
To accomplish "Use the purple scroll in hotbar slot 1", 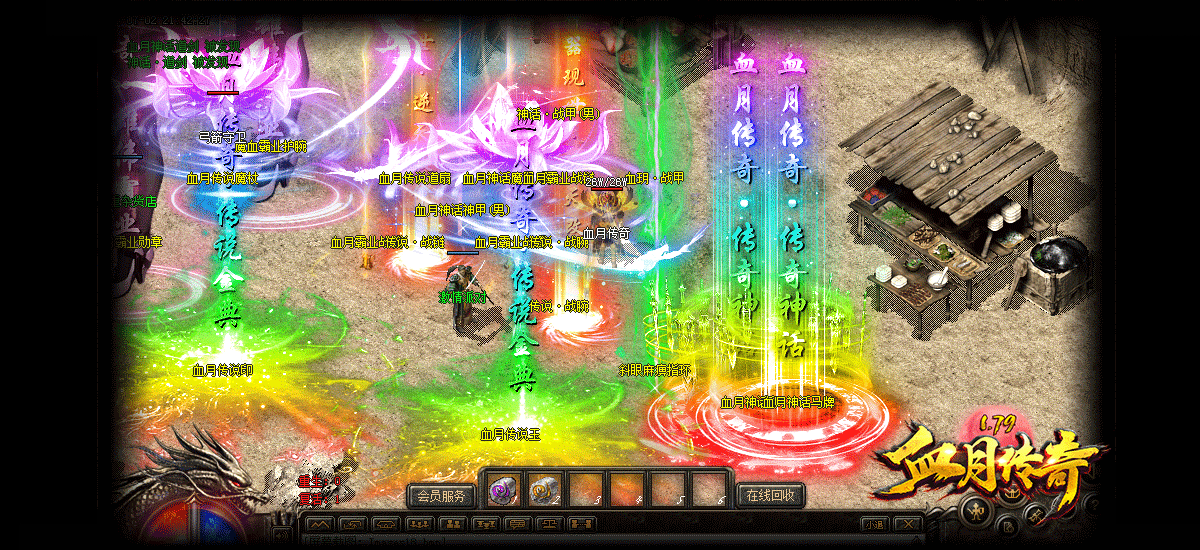I will point(502,490).
